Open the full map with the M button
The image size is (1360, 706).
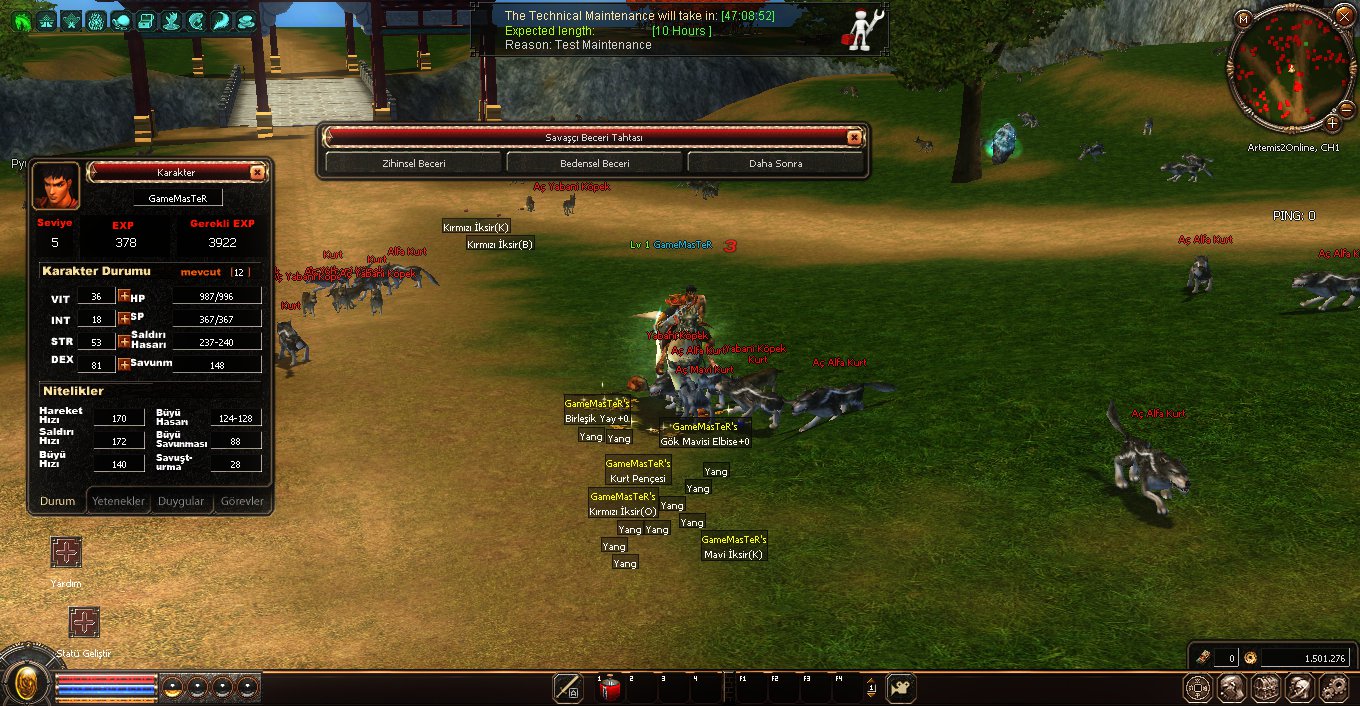coord(1243,18)
